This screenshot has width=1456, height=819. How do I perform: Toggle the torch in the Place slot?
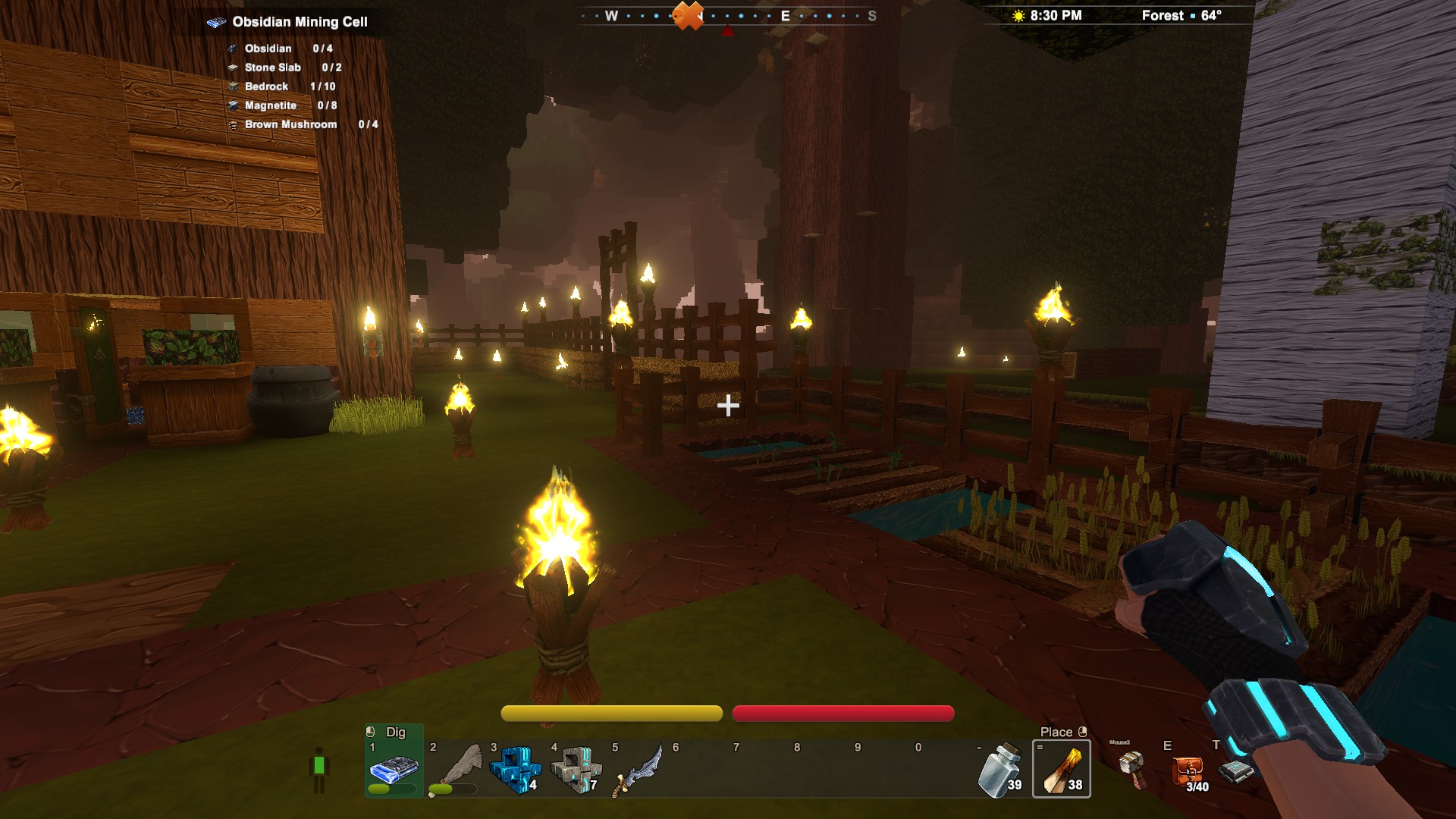click(x=1062, y=767)
